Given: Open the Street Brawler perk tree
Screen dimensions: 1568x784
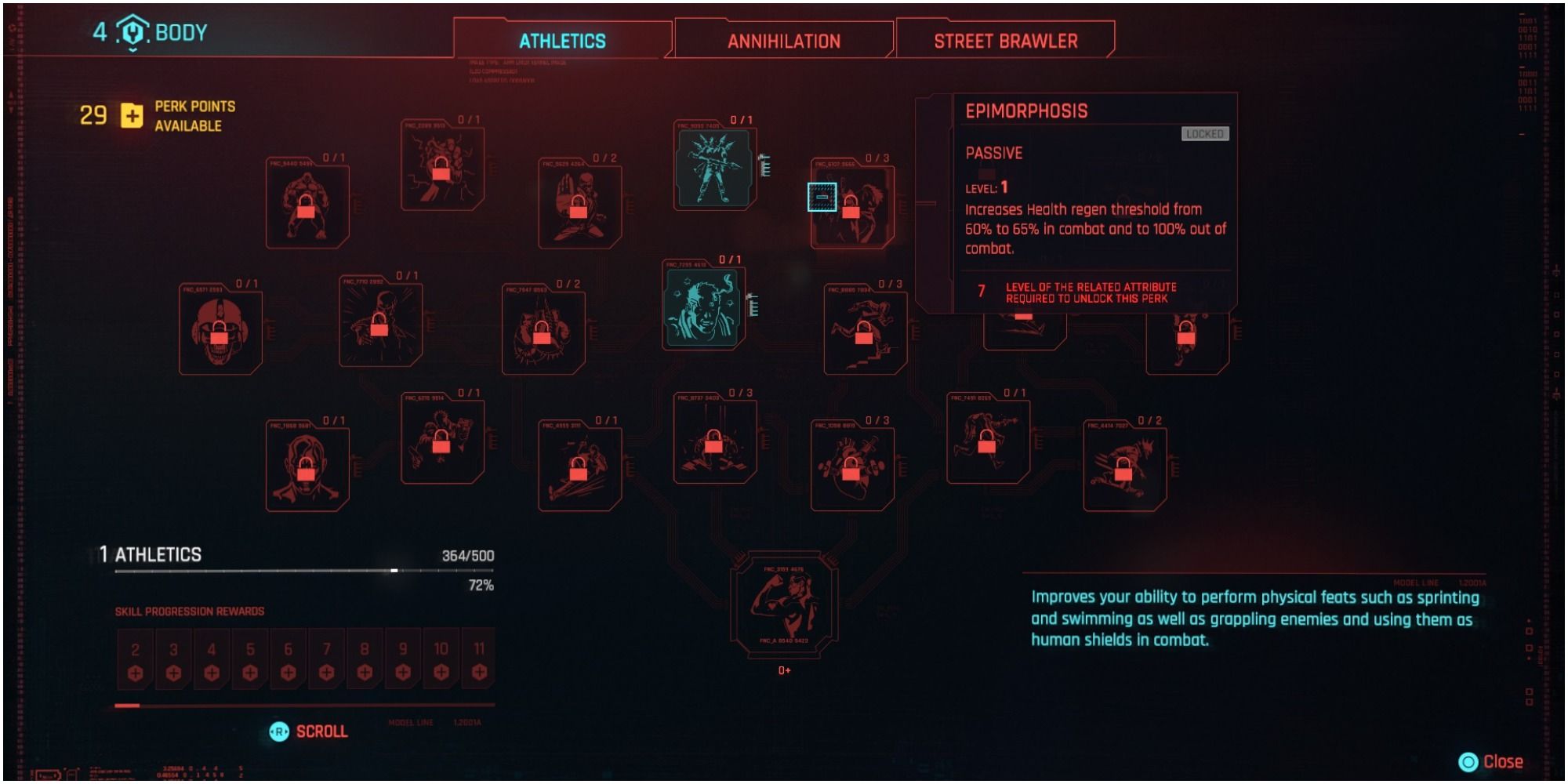Looking at the screenshot, I should 1006,42.
